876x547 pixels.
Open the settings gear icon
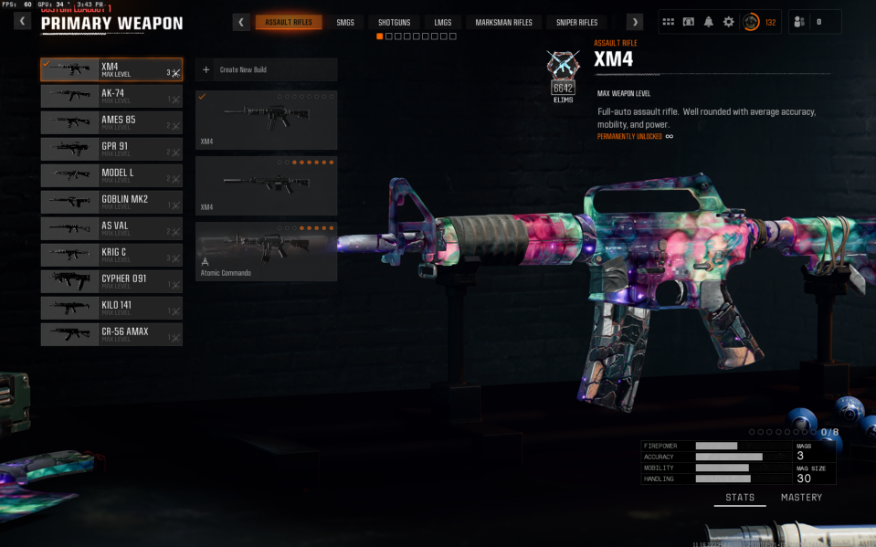[x=728, y=22]
